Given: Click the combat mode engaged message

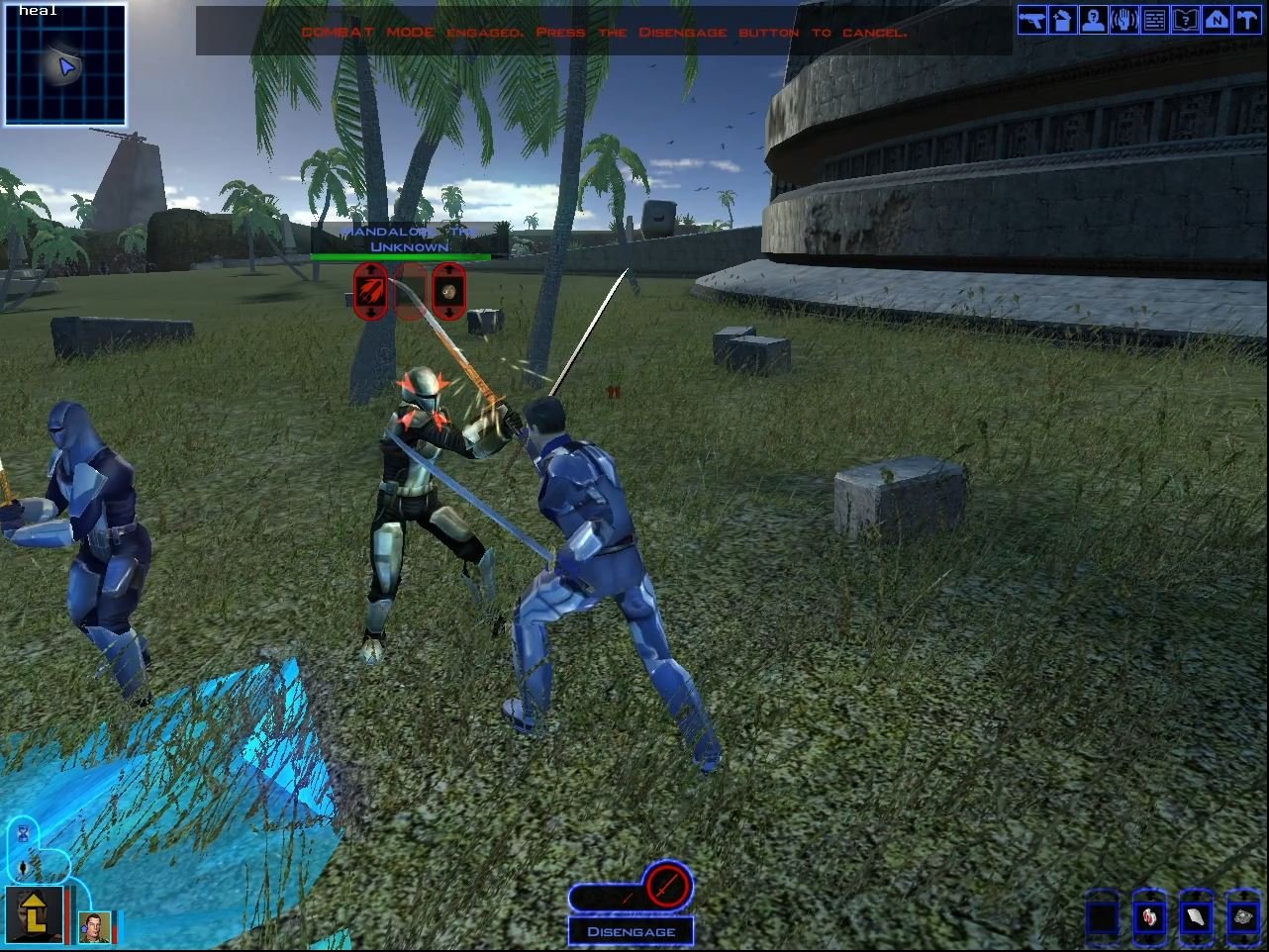Looking at the screenshot, I should tap(606, 32).
